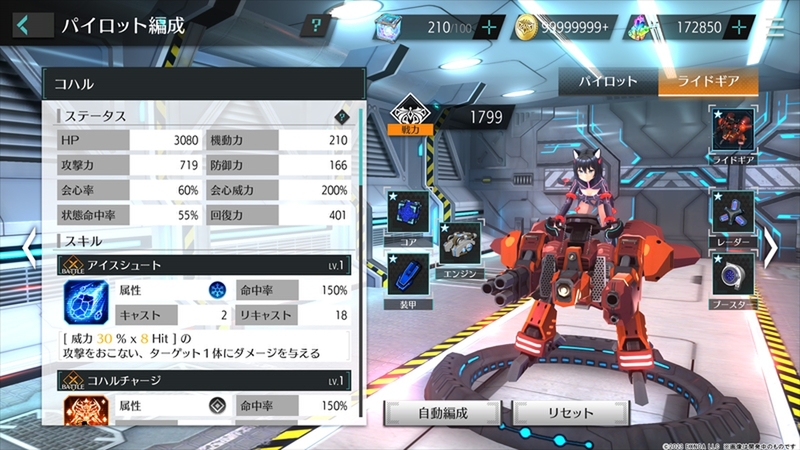The width and height of the screenshot is (800, 450).
Task: Select the 装甲 armor slot
Action: (408, 276)
